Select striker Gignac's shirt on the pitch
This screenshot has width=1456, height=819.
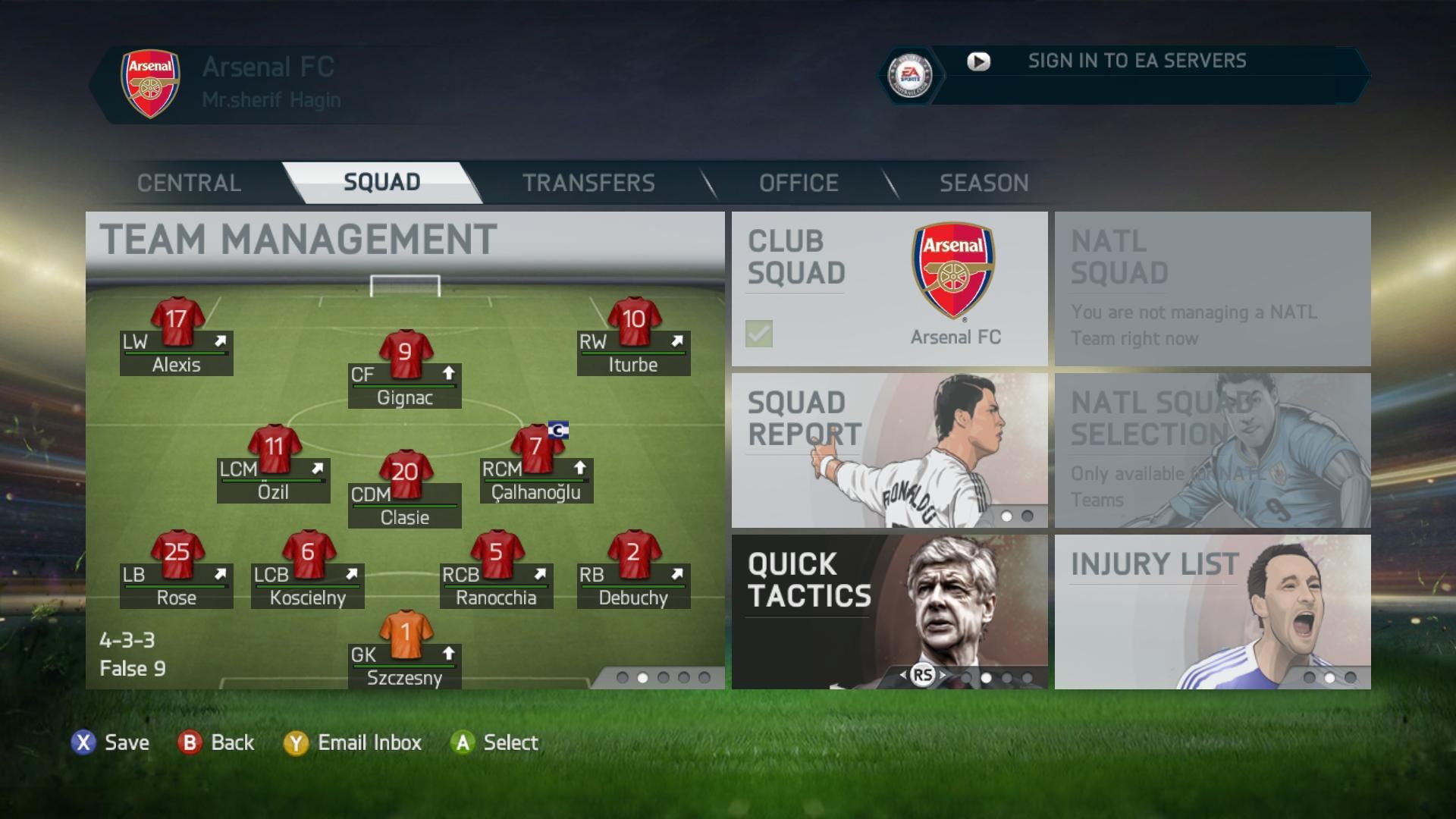[405, 353]
